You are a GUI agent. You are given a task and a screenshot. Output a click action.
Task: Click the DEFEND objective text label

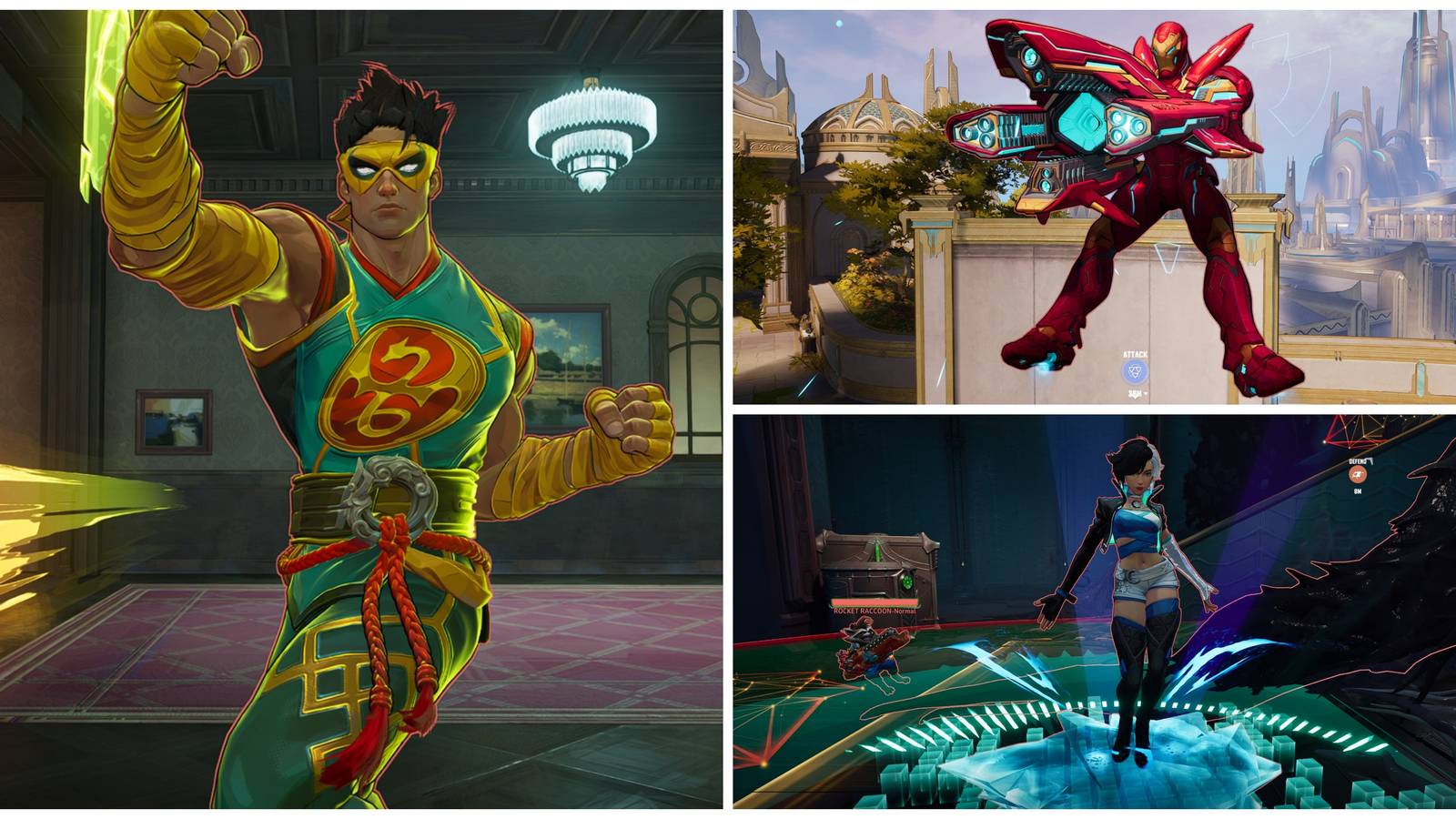click(1356, 461)
